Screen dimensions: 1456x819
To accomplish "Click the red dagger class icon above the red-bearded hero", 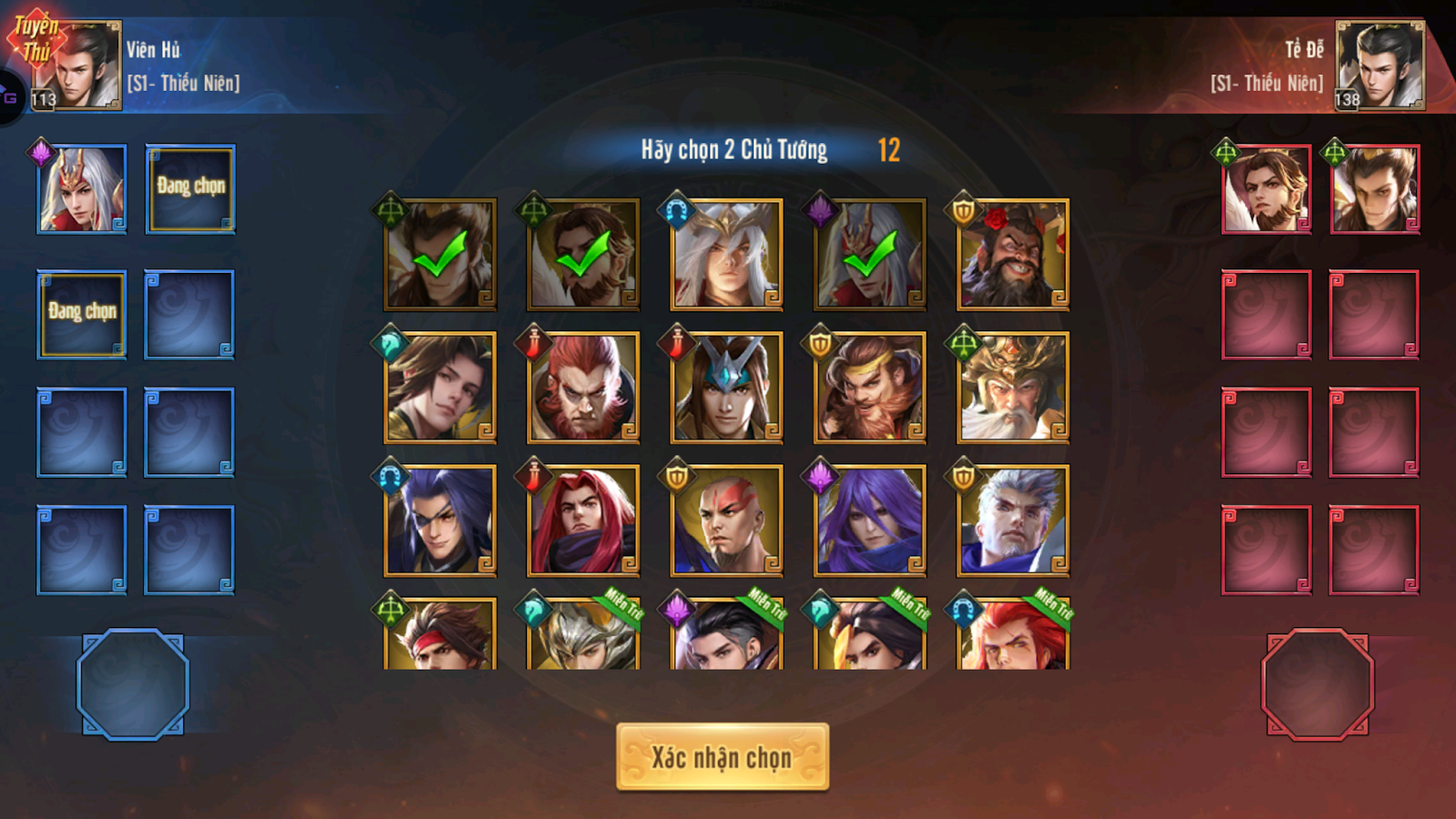I will pyautogui.click(x=532, y=341).
